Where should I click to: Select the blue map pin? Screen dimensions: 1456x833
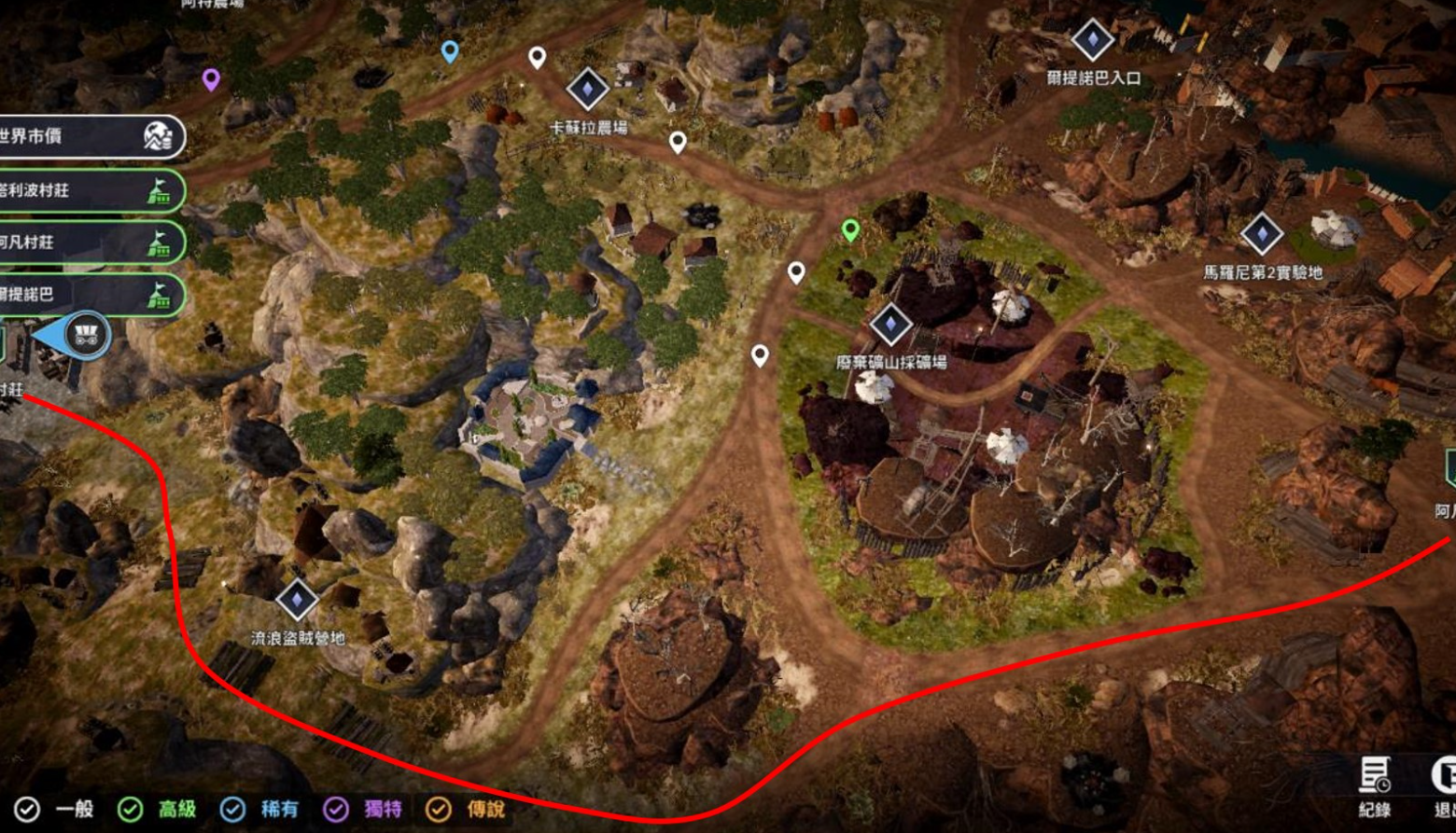click(x=450, y=50)
